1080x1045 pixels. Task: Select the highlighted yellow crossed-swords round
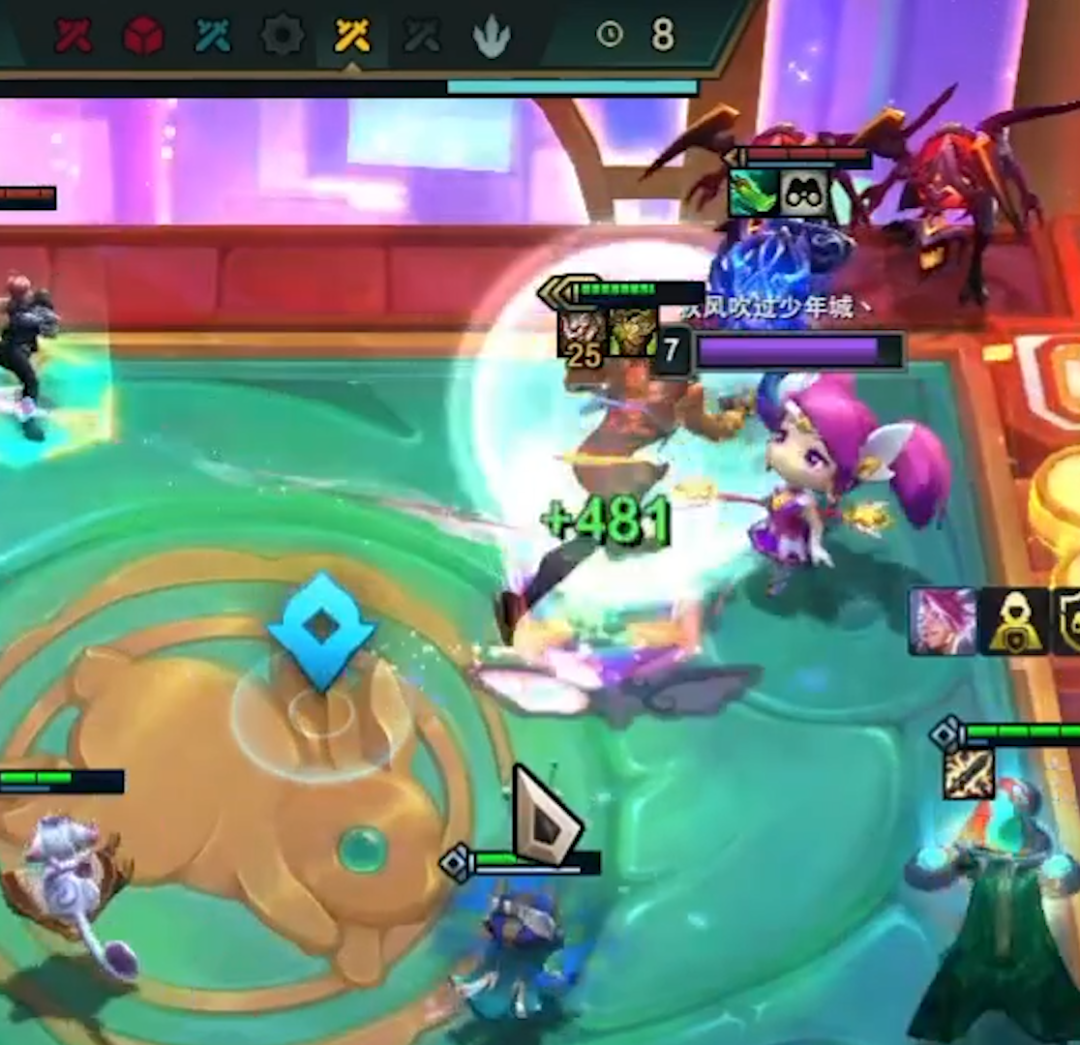pyautogui.click(x=352, y=36)
